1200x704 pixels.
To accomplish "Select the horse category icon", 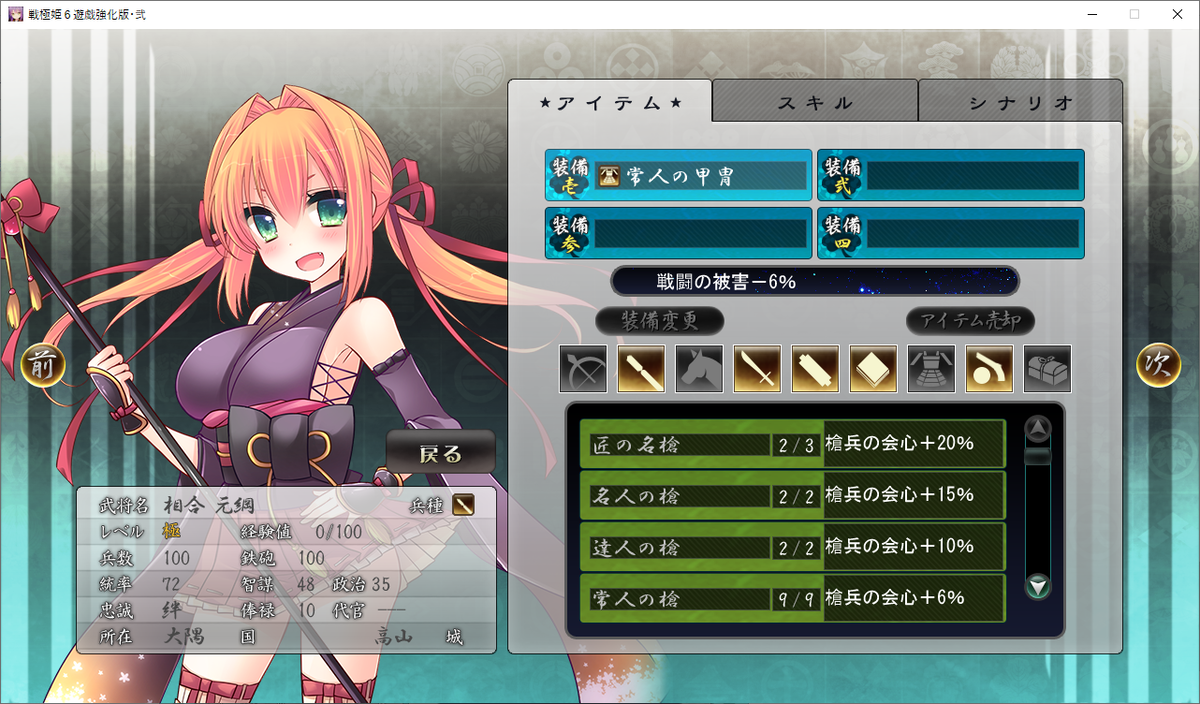I will [x=699, y=369].
